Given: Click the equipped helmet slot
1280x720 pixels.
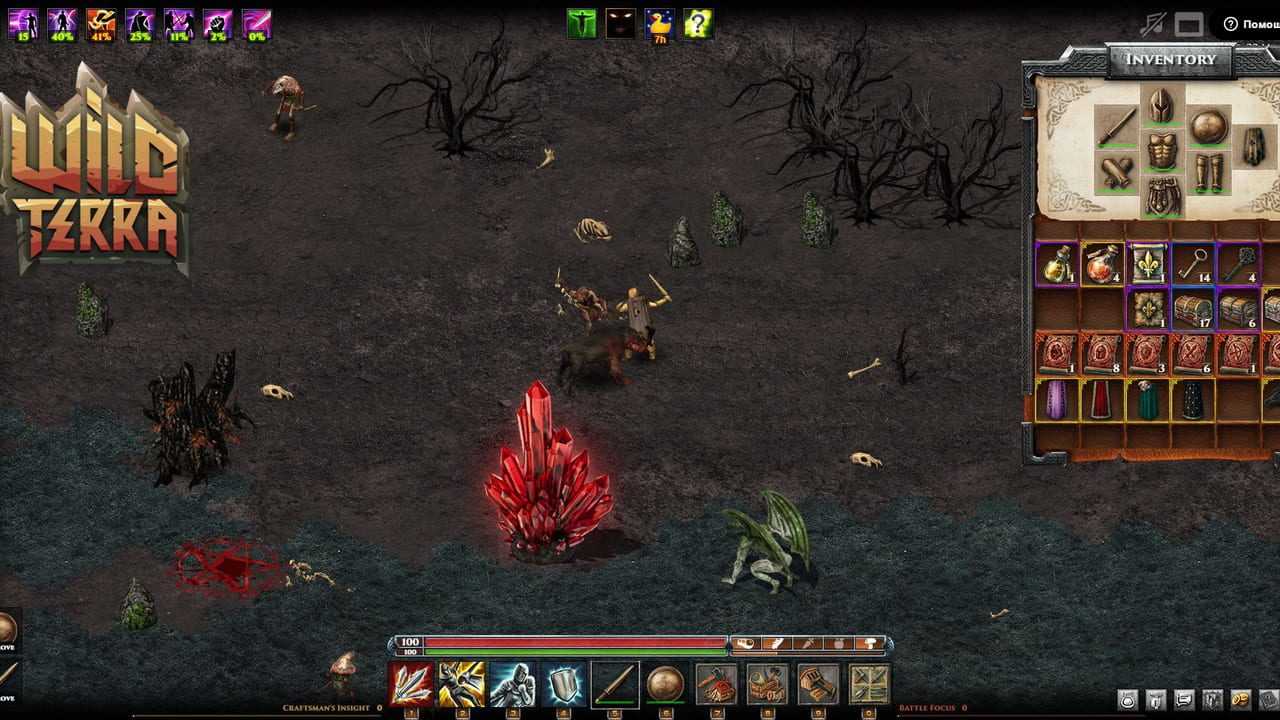Looking at the screenshot, I should [x=1161, y=105].
